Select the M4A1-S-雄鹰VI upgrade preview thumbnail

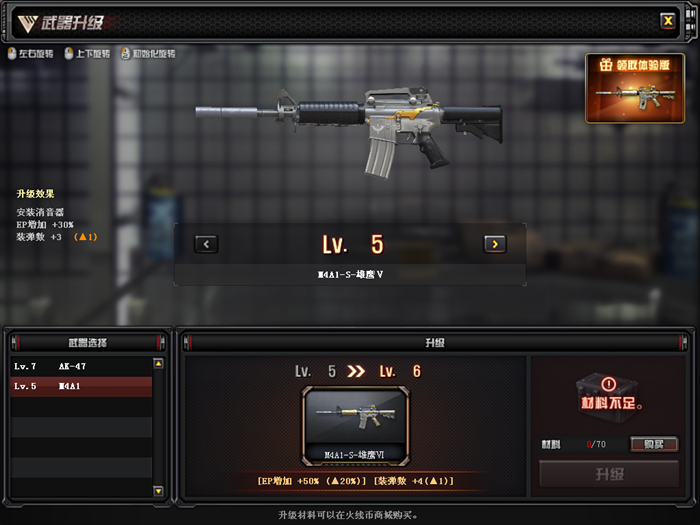[356, 418]
